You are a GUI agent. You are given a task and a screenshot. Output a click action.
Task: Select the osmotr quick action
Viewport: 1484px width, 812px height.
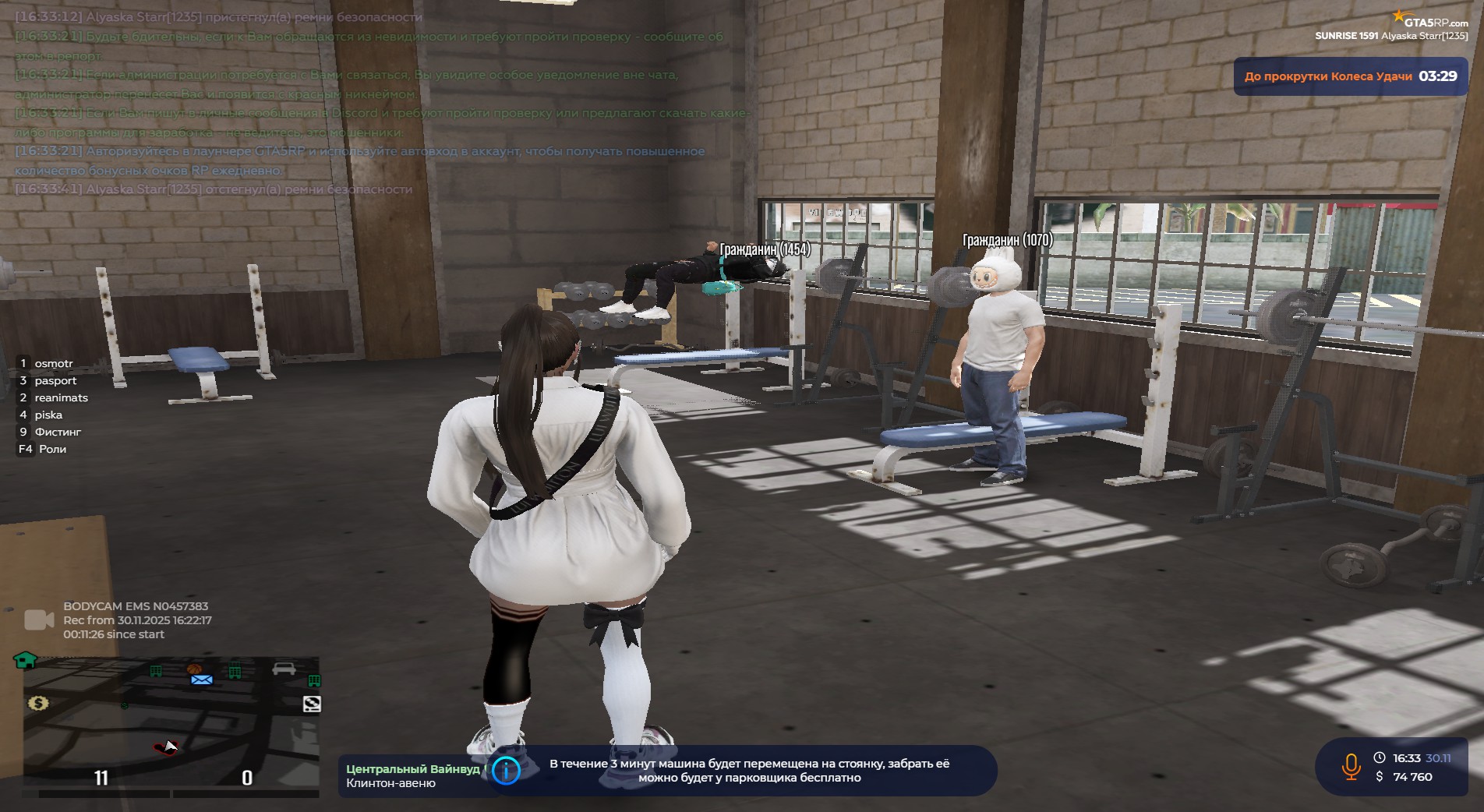point(53,363)
